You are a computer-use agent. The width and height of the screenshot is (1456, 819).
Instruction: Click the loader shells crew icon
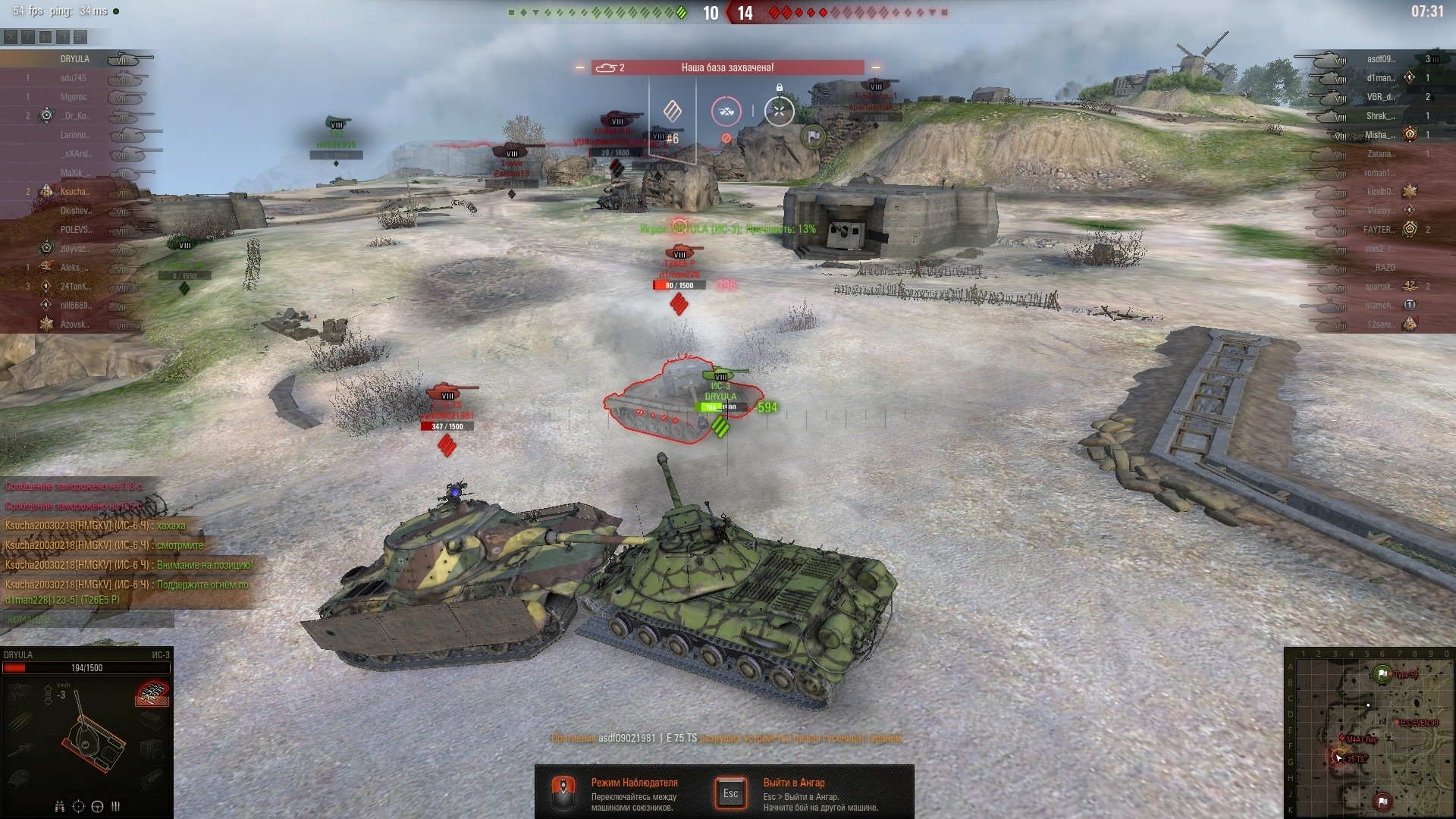116,806
